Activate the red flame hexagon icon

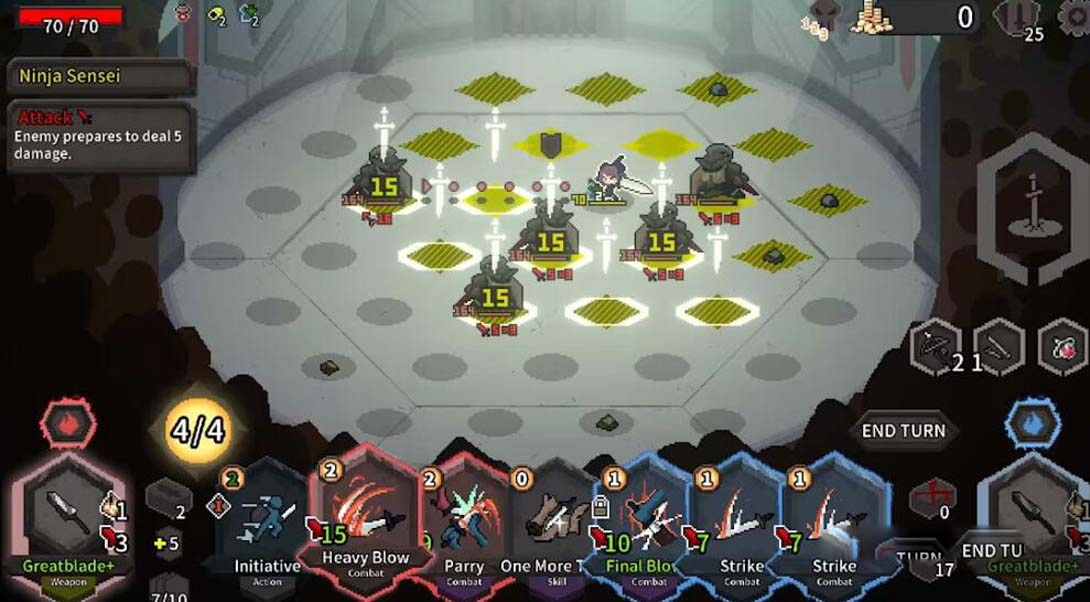pyautogui.click(x=68, y=425)
